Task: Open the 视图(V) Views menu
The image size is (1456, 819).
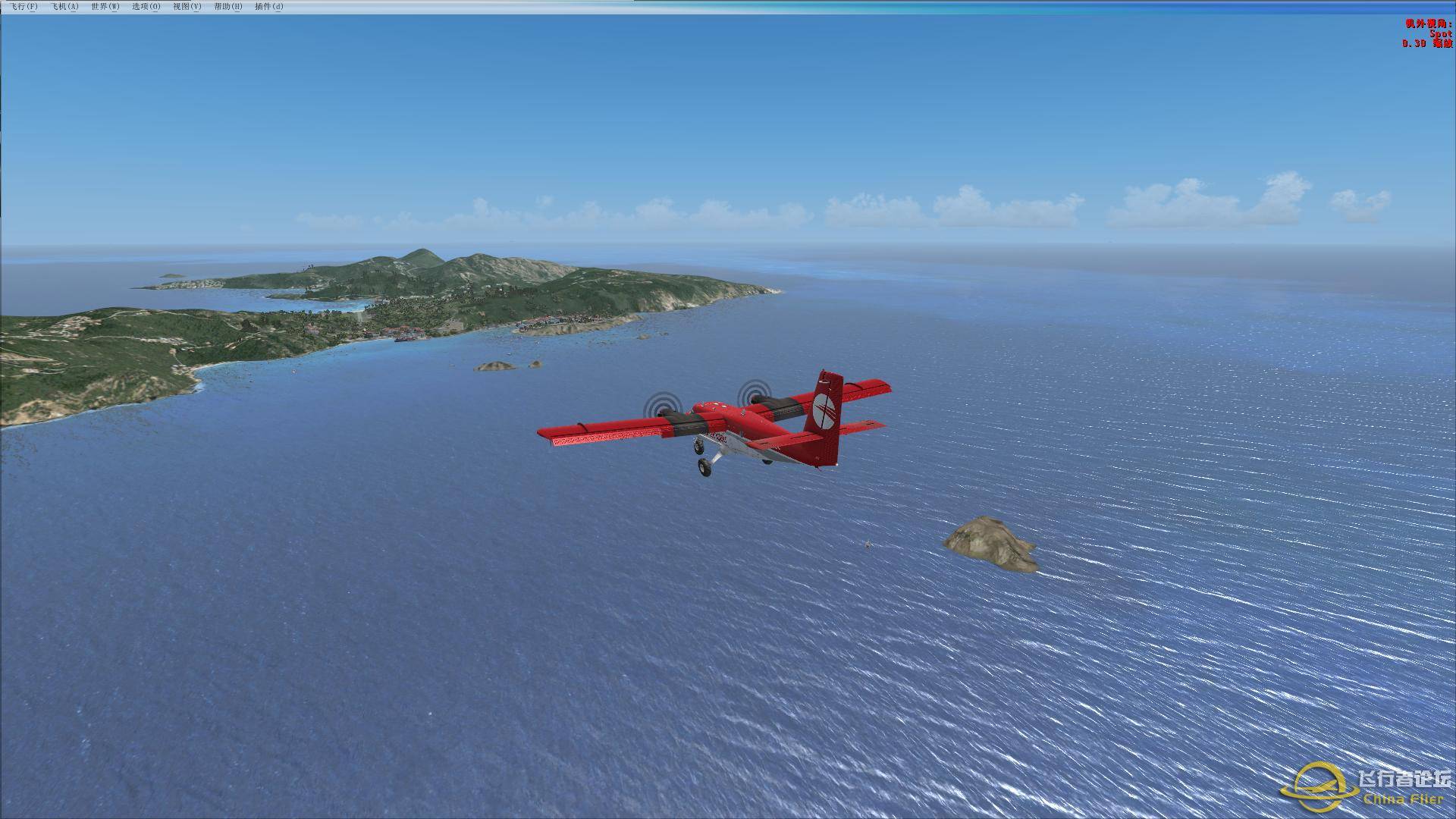Action: (187, 7)
